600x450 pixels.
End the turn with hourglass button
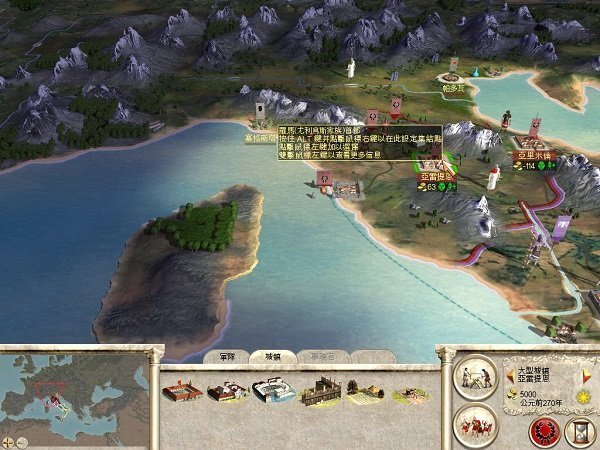(x=578, y=431)
